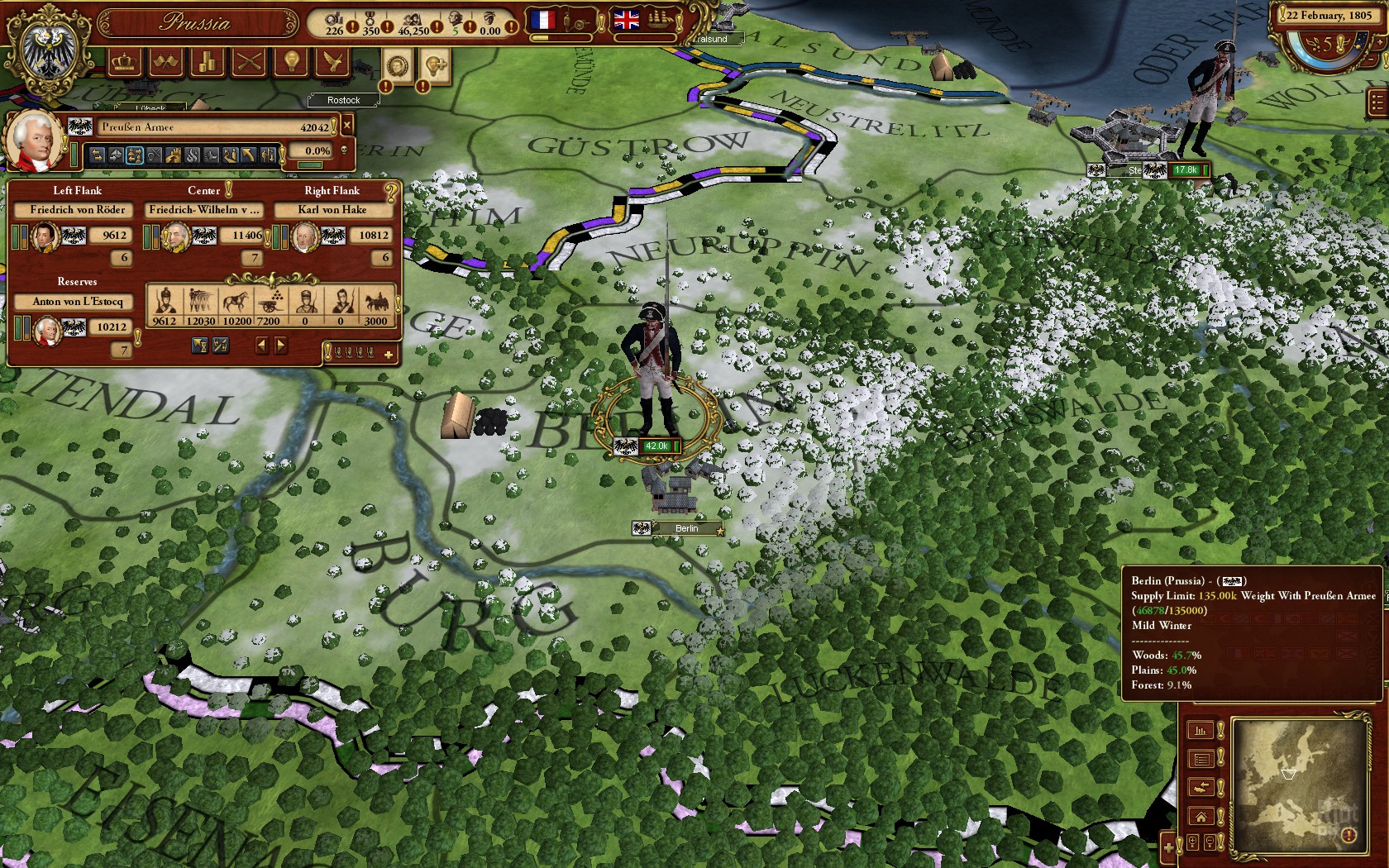
Task: Open the bar chart statistics button
Action: 1201,730
